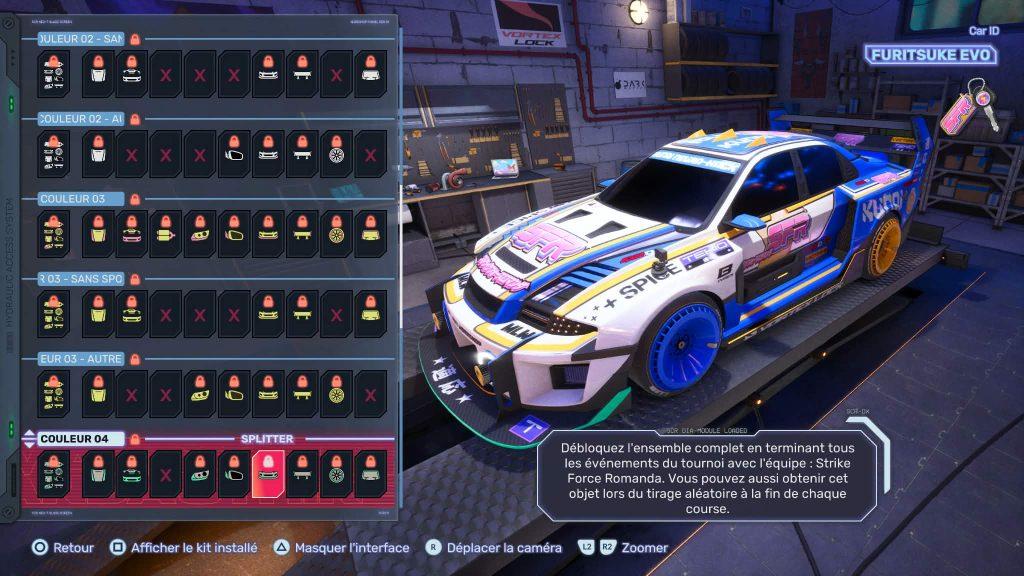Choose the full kit icon in Couleur 04
The width and height of the screenshot is (1024, 576).
tap(54, 473)
